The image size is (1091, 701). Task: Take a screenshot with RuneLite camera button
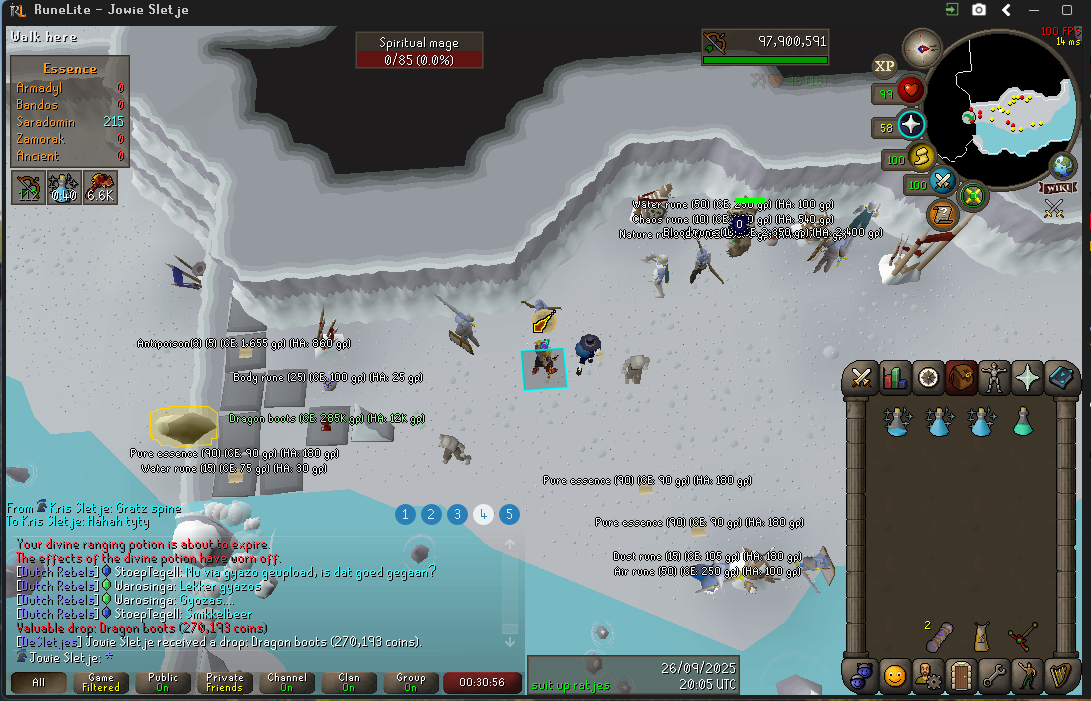(979, 10)
